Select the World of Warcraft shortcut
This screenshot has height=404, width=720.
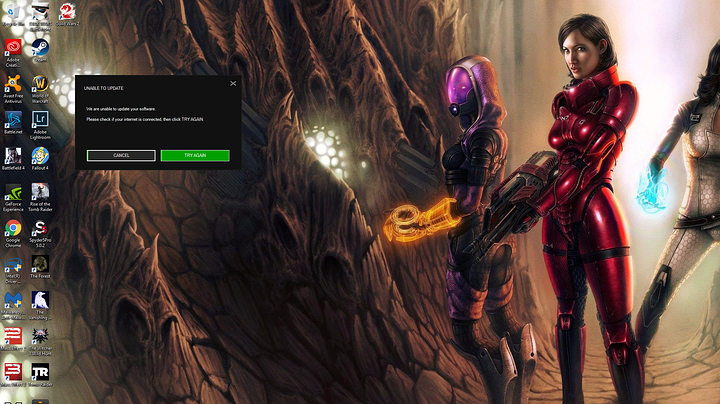tap(40, 84)
